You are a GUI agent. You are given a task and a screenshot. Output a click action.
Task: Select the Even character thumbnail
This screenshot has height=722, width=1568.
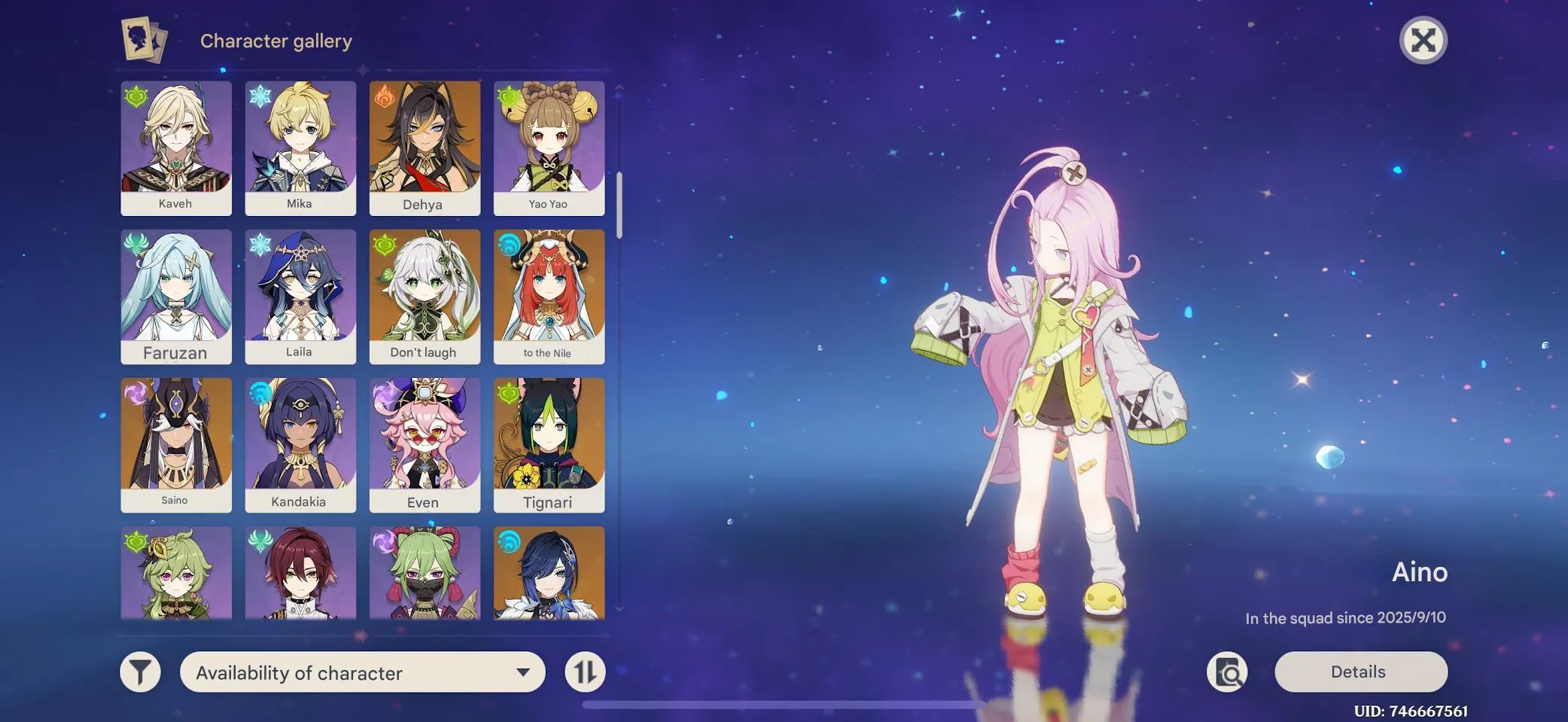[x=425, y=443]
